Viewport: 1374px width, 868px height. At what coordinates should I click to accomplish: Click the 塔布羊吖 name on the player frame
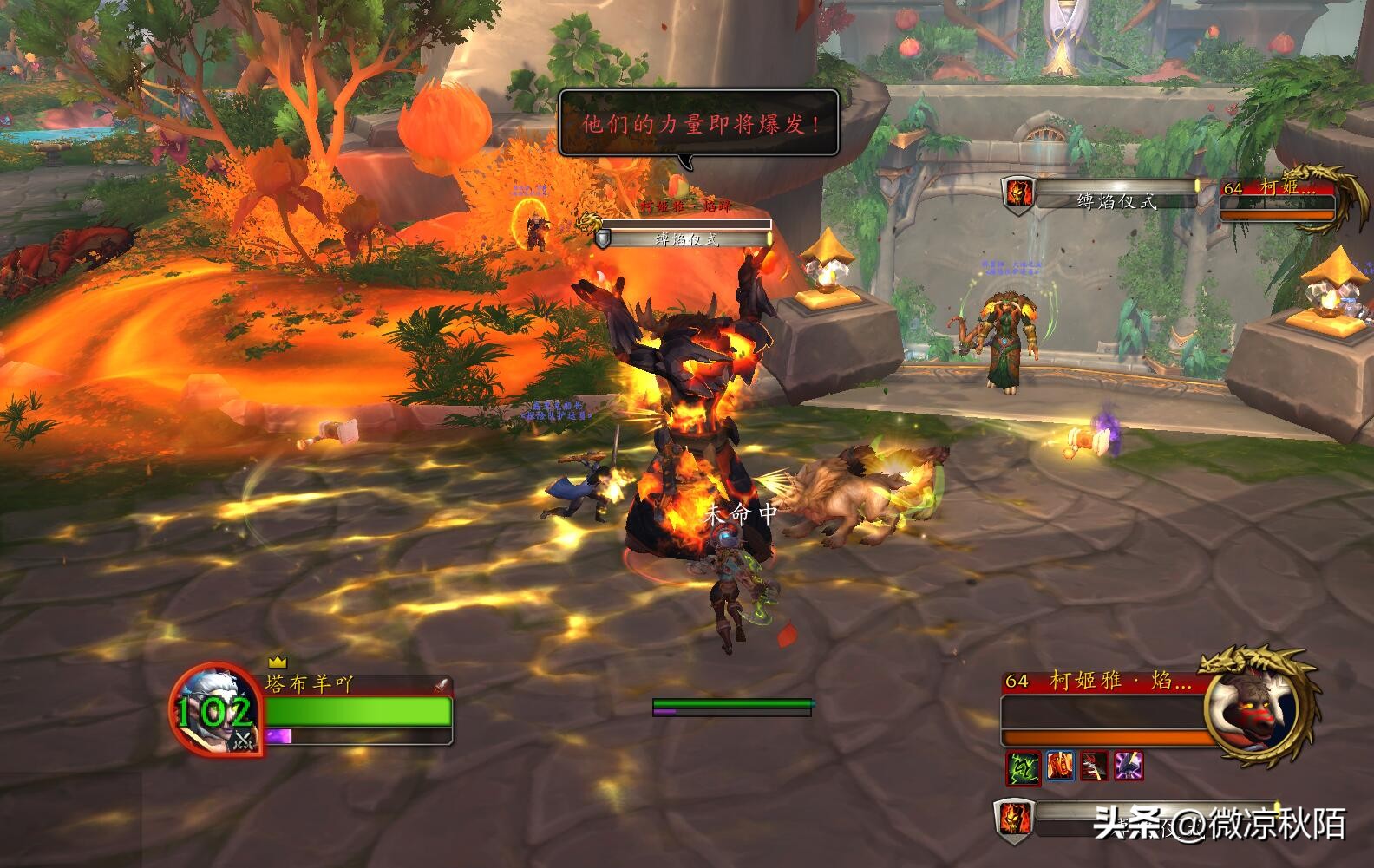pyautogui.click(x=310, y=684)
